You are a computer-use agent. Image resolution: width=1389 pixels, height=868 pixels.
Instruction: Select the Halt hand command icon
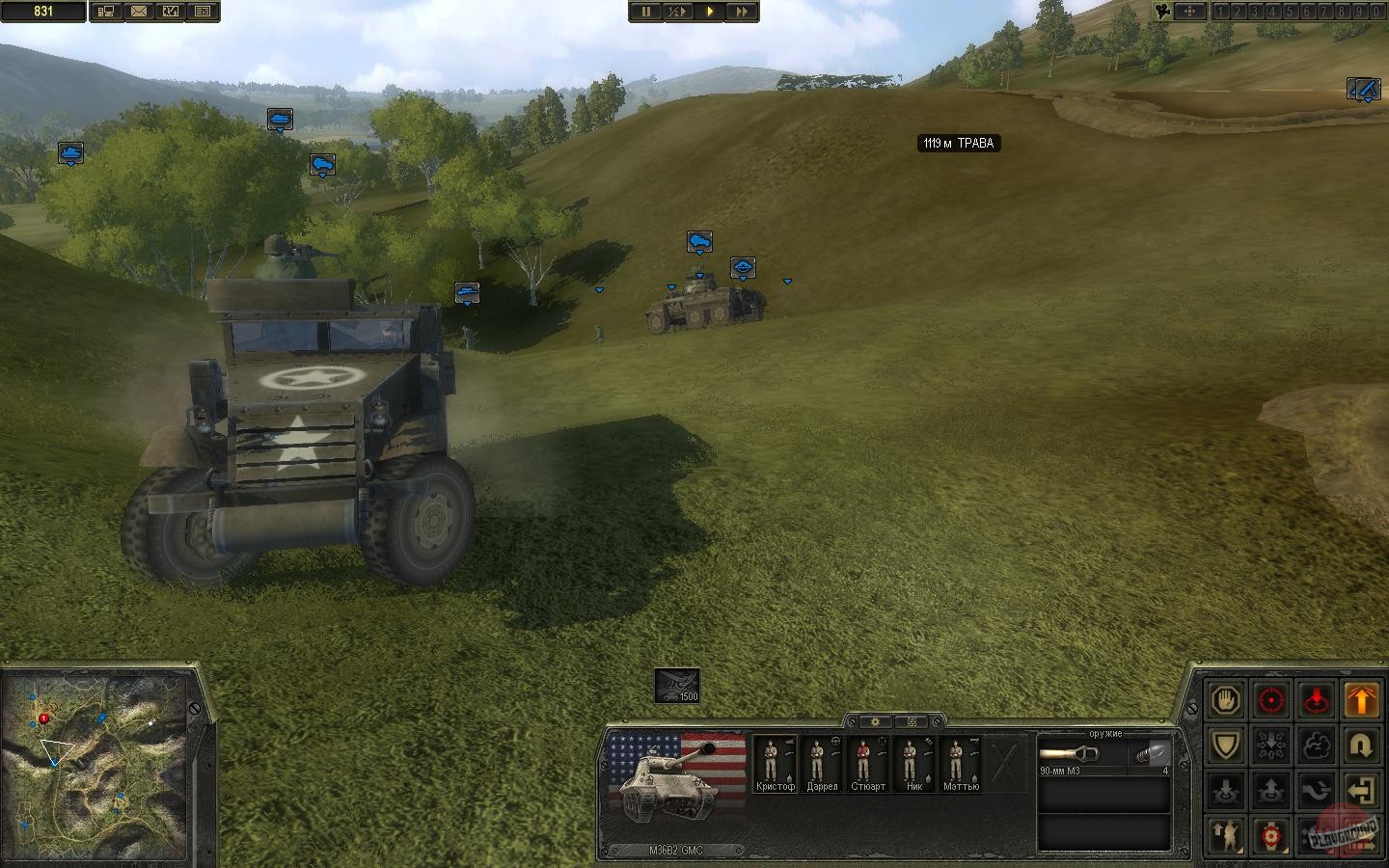pyautogui.click(x=1226, y=700)
